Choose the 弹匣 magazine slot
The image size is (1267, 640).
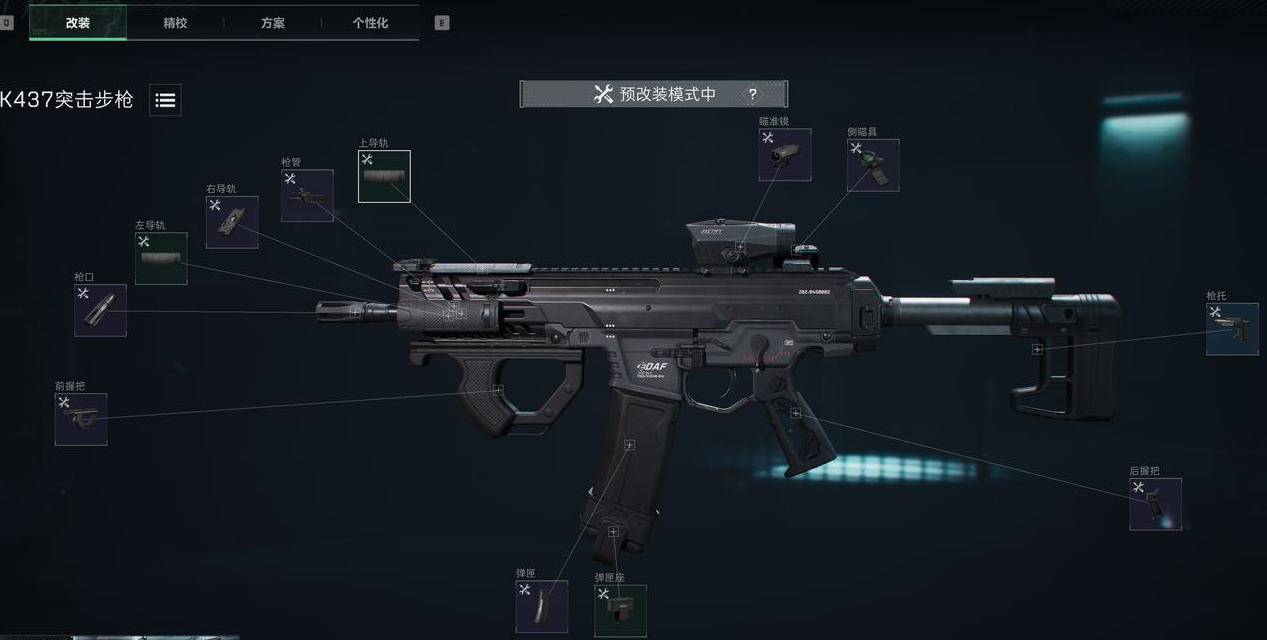point(541,606)
